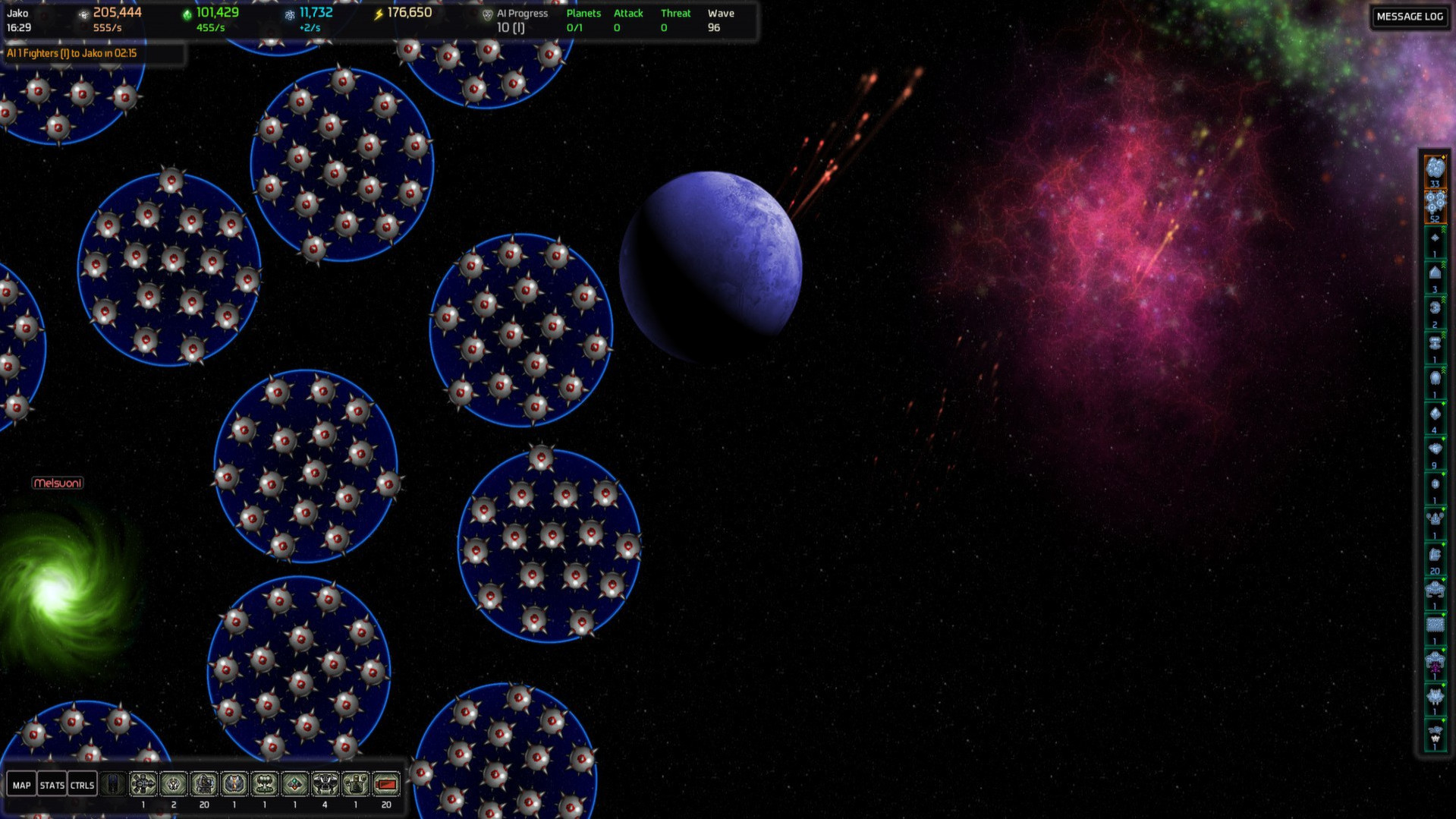Click the AI Fighters wave warning to Jako
The width and height of the screenshot is (1456, 819).
72,53
